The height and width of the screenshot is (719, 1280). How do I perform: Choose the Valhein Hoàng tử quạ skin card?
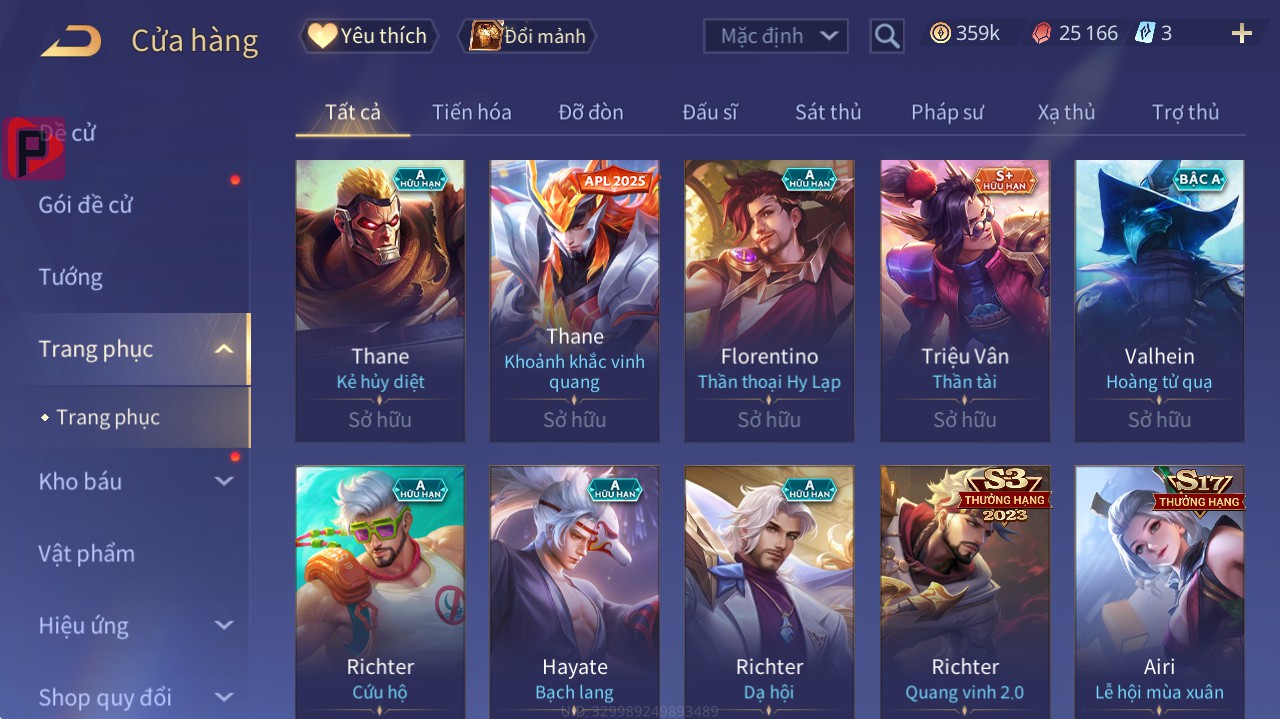[1159, 300]
